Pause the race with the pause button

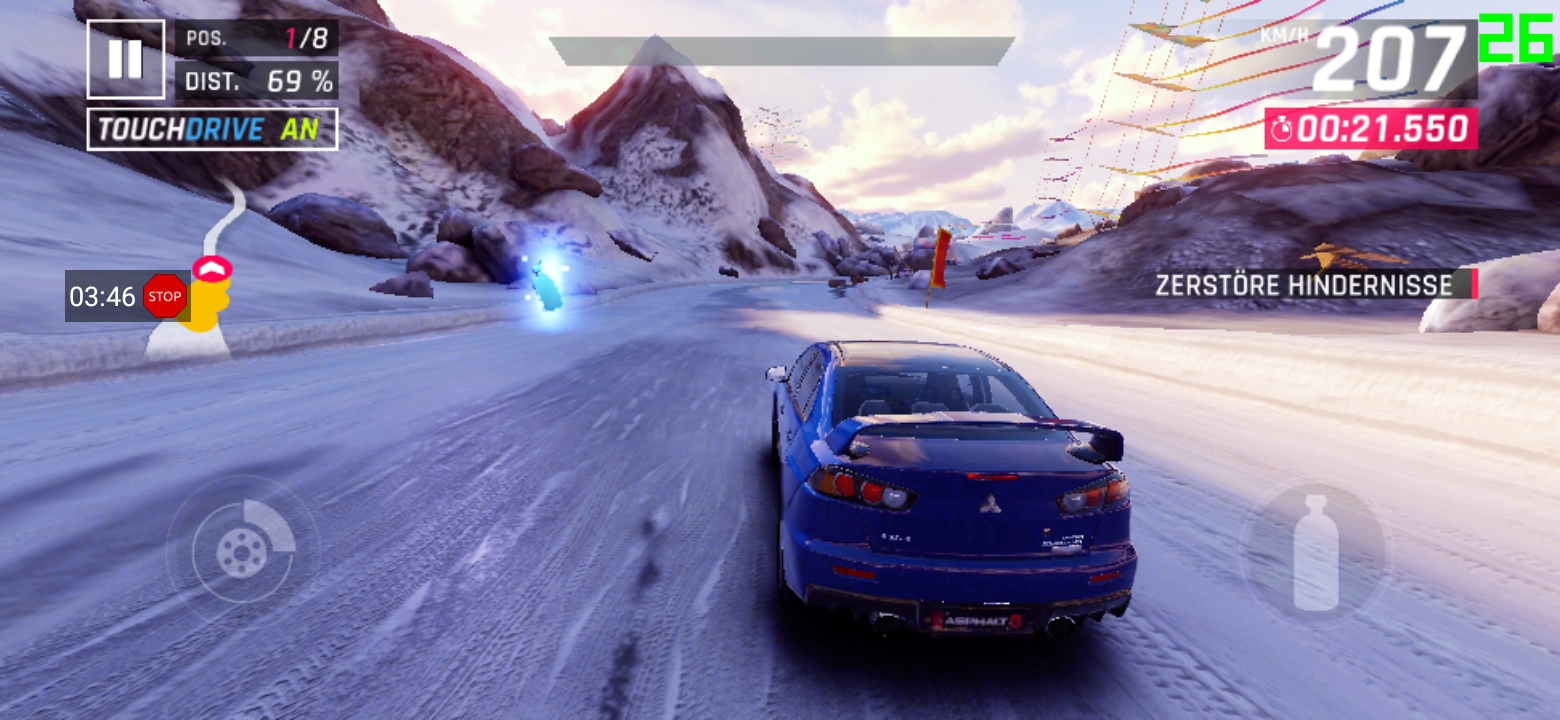(125, 59)
